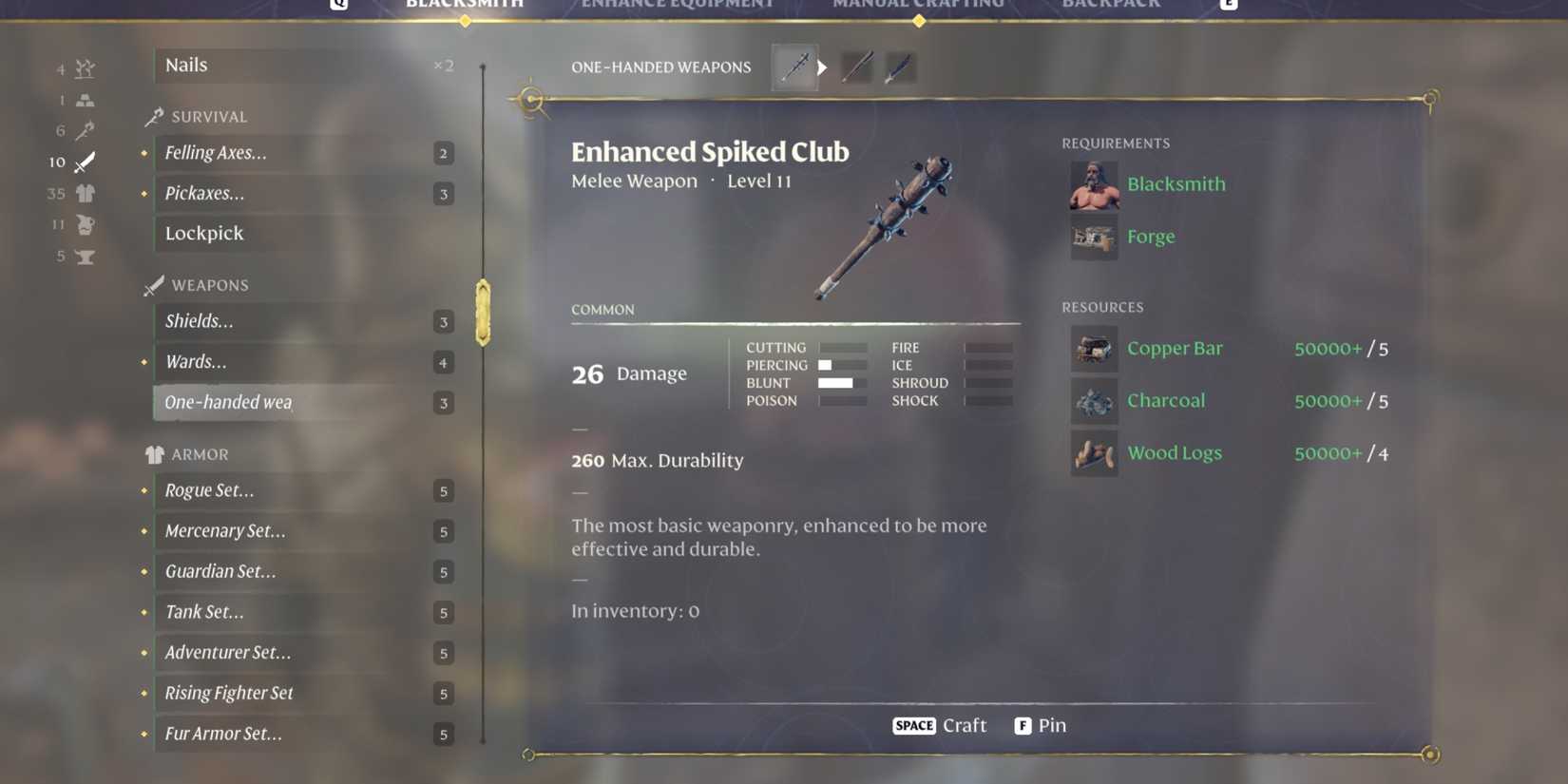Click the anvil crafting category icon
Viewport: 1568px width, 784px height.
click(x=84, y=256)
